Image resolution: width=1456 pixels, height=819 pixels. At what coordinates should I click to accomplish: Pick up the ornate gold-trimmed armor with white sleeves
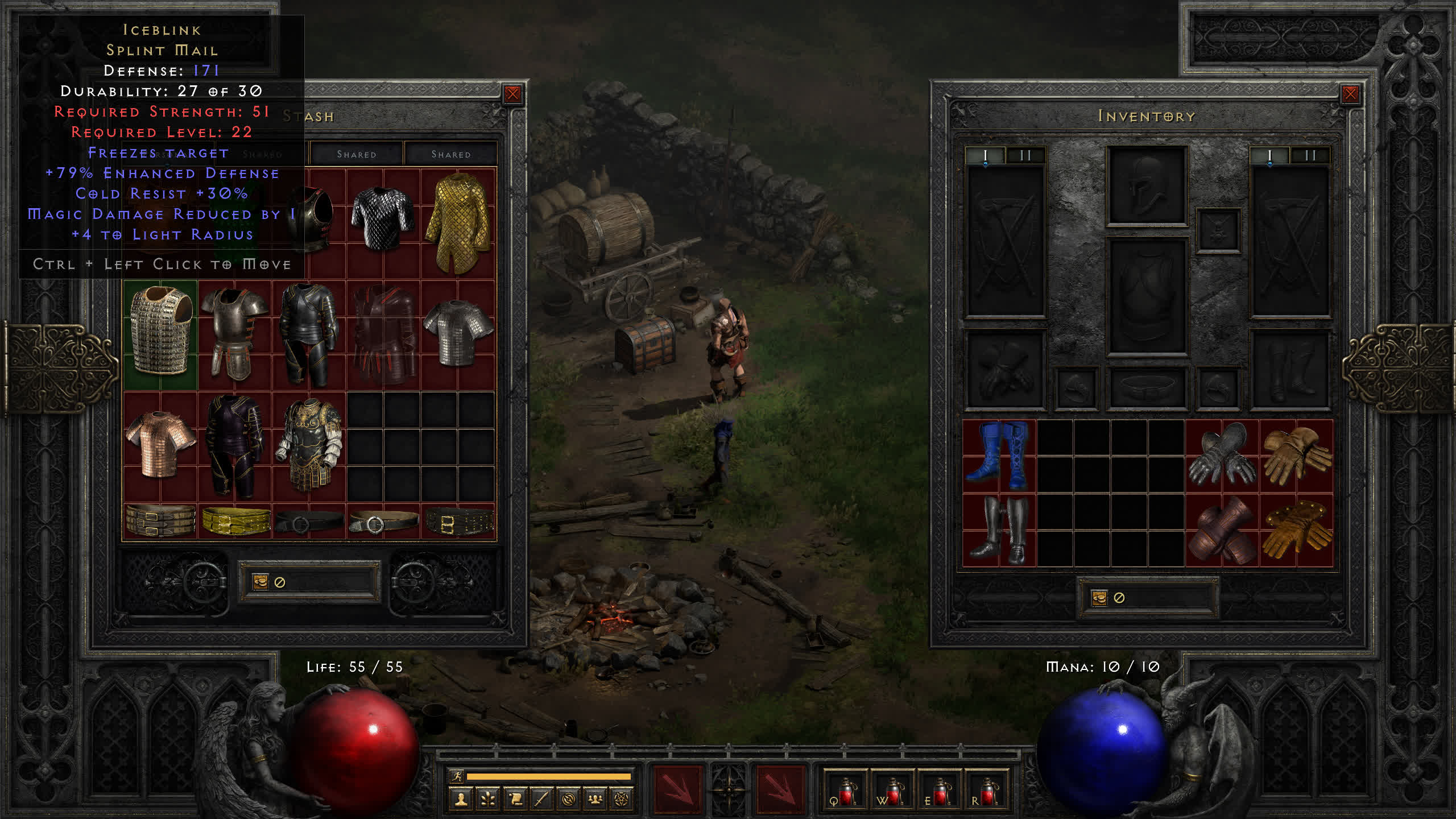[309, 445]
